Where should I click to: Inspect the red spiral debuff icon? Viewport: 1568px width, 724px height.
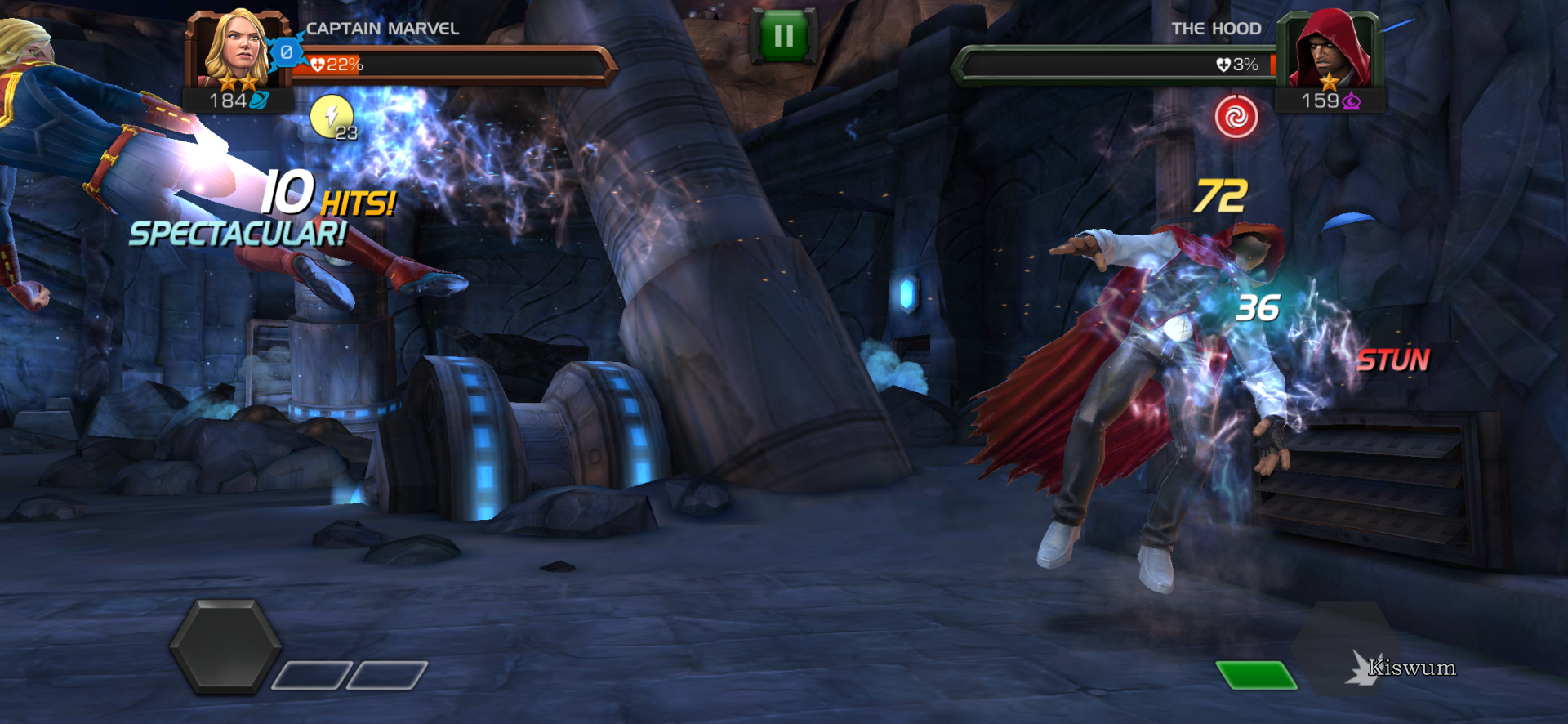point(1236,116)
